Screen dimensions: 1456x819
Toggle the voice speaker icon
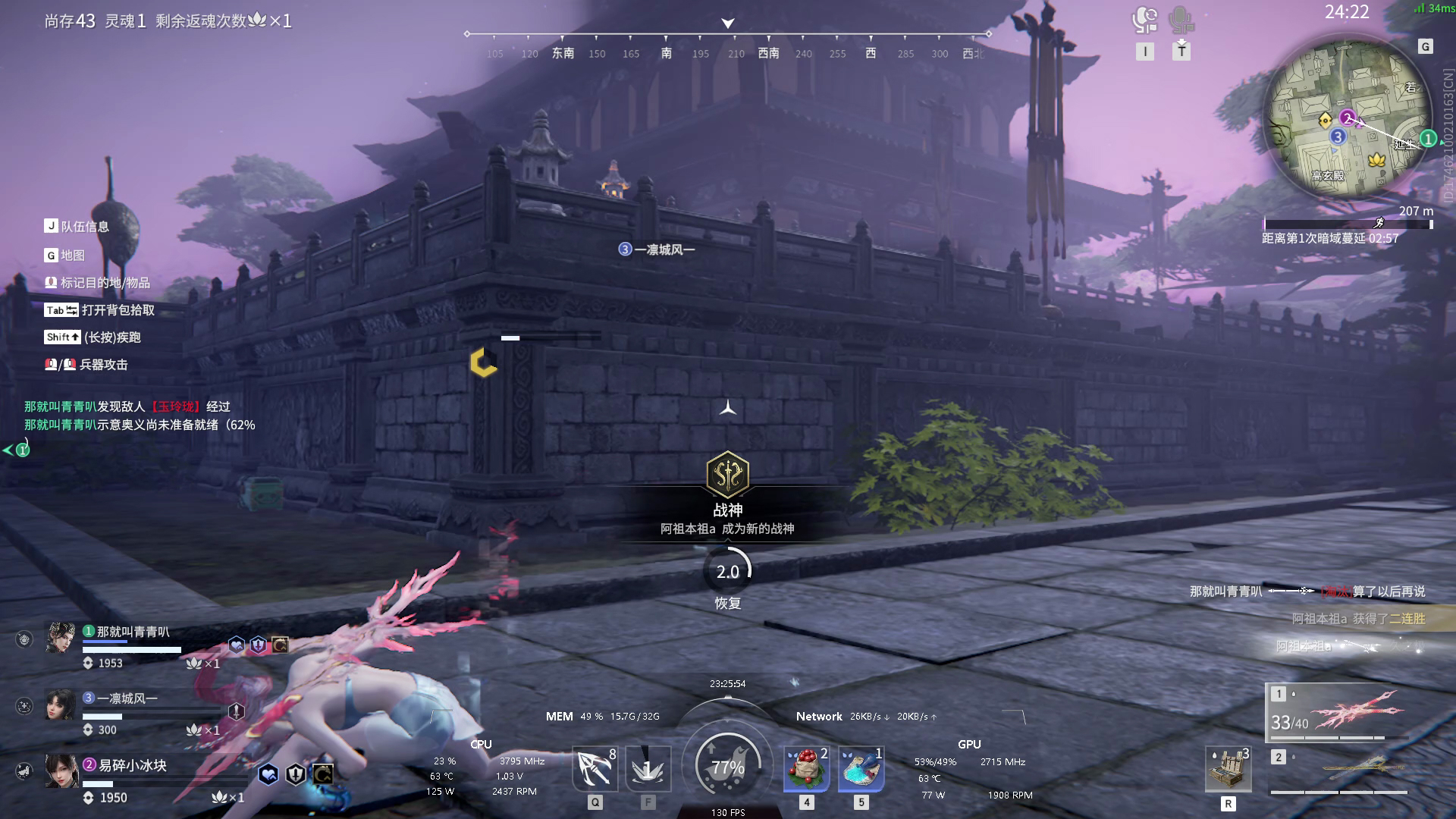(x=1144, y=20)
